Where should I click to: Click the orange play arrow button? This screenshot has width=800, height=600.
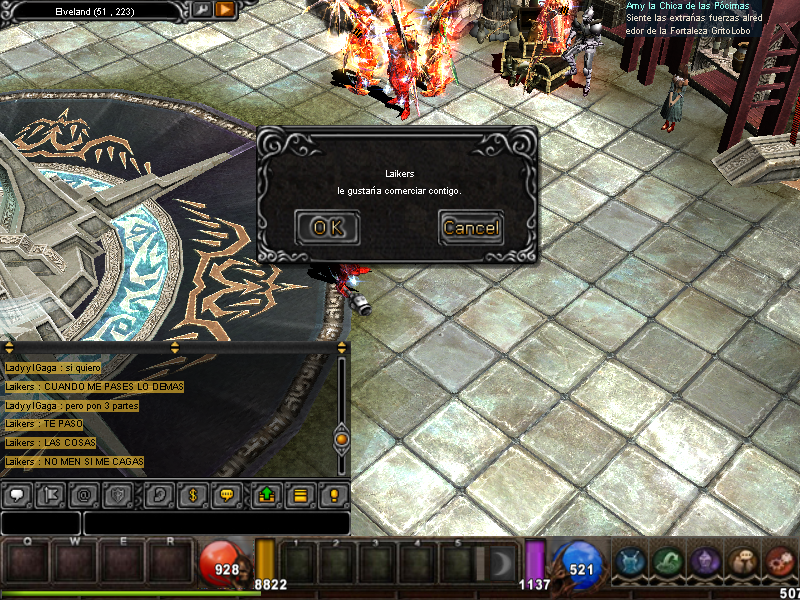[225, 9]
